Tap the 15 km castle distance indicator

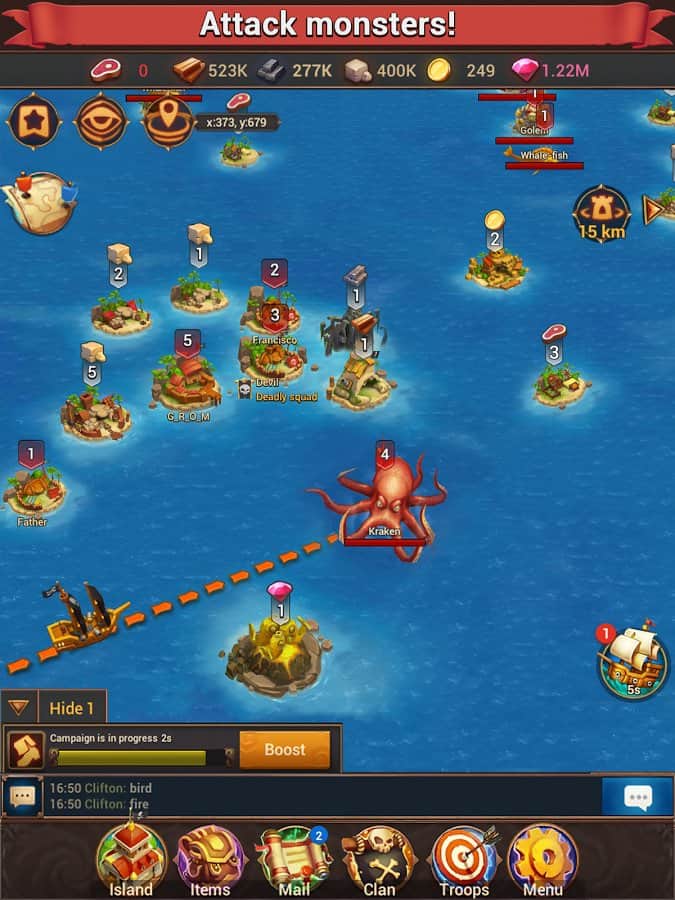pos(601,213)
